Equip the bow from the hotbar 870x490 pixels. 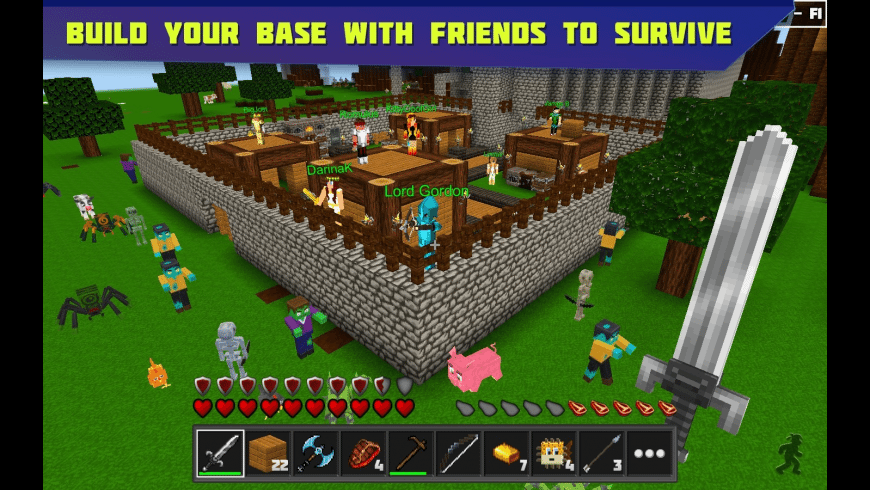coord(459,453)
